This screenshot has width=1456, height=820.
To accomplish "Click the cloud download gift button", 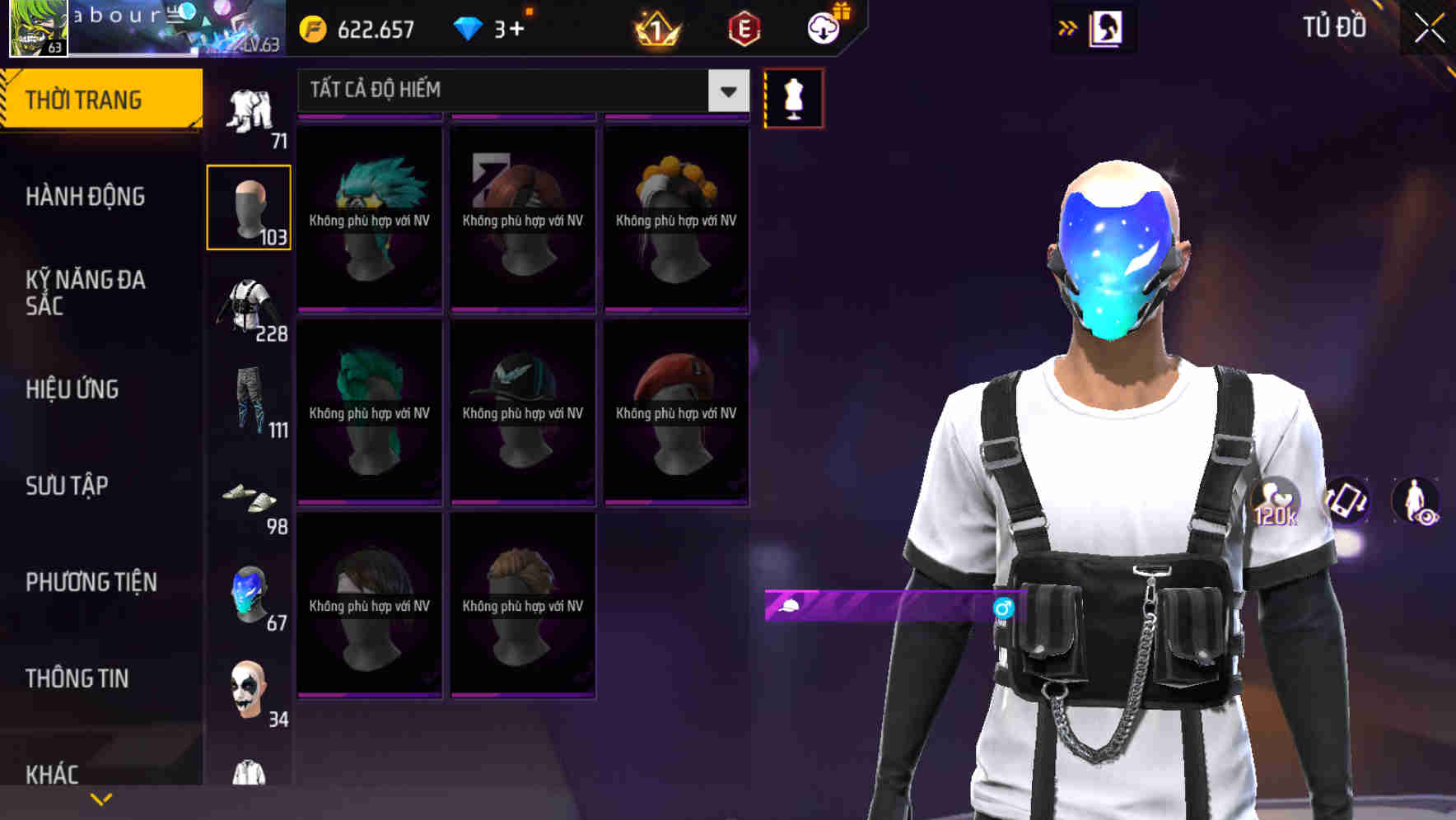I will (824, 27).
